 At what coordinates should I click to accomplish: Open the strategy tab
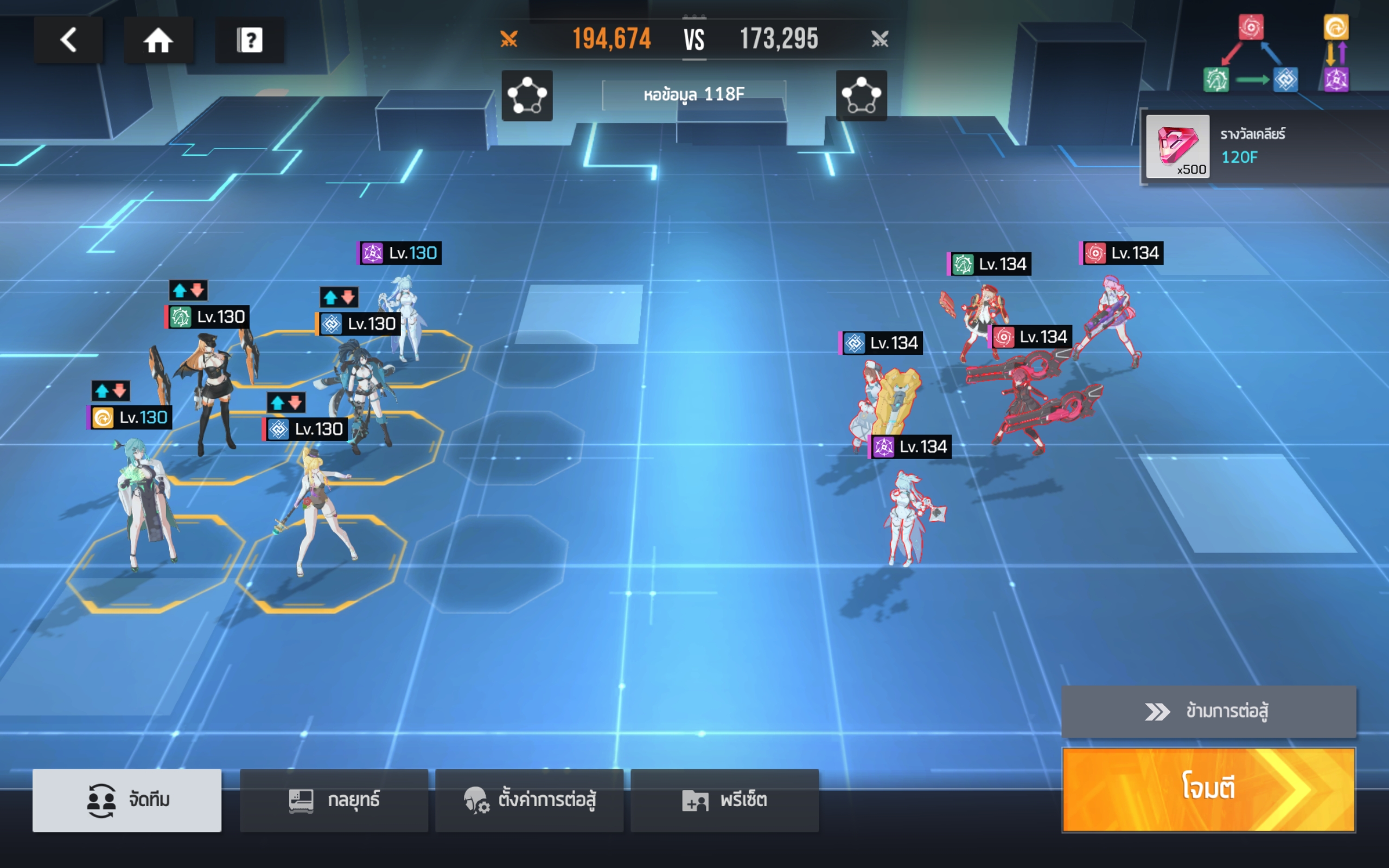pos(334,800)
